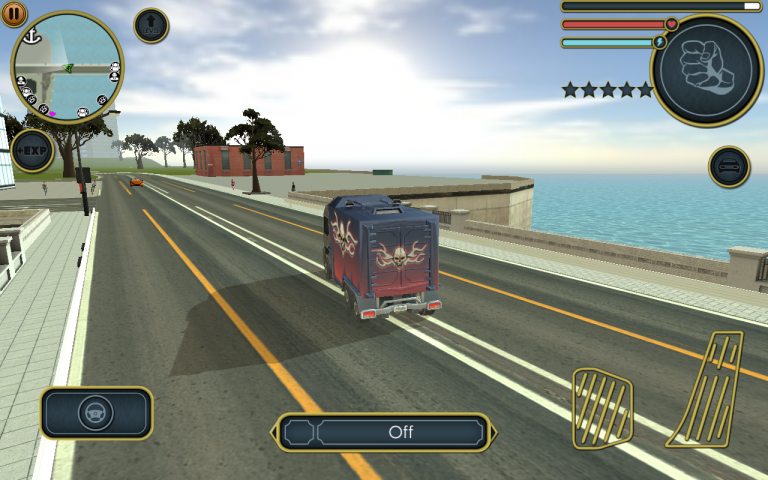Select the anchor marker on the minimap
This screenshot has height=480, width=768.
coord(31,37)
